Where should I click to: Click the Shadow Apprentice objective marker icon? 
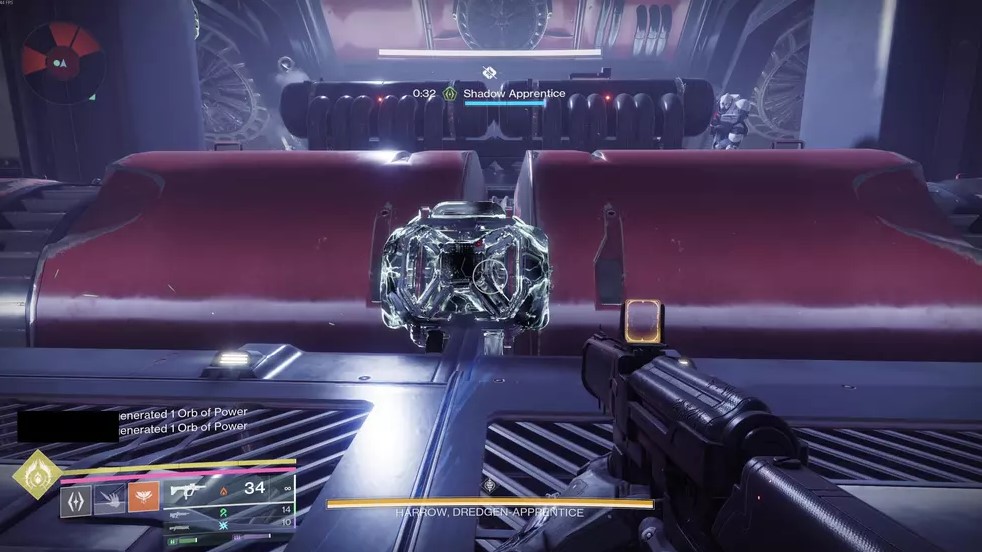tap(451, 94)
